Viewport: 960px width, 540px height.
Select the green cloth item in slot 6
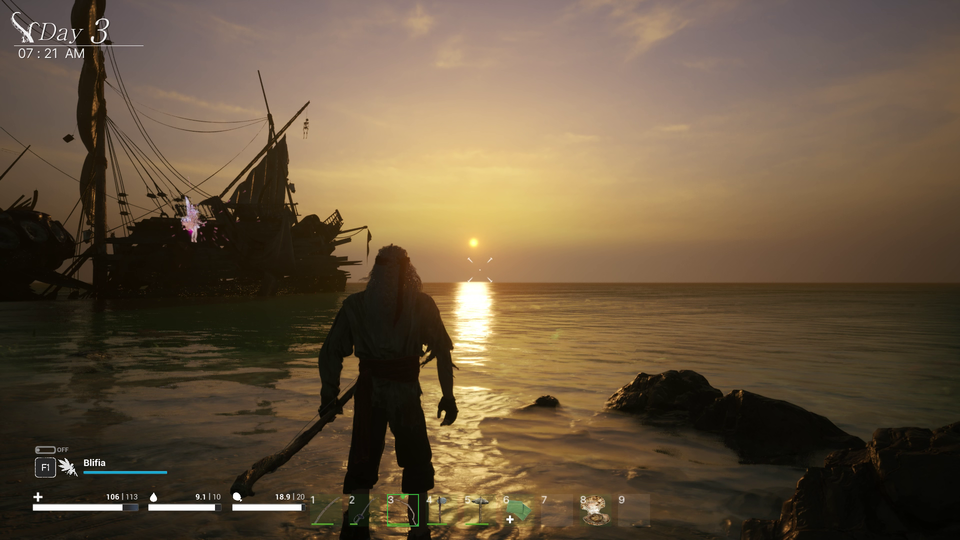[x=517, y=511]
